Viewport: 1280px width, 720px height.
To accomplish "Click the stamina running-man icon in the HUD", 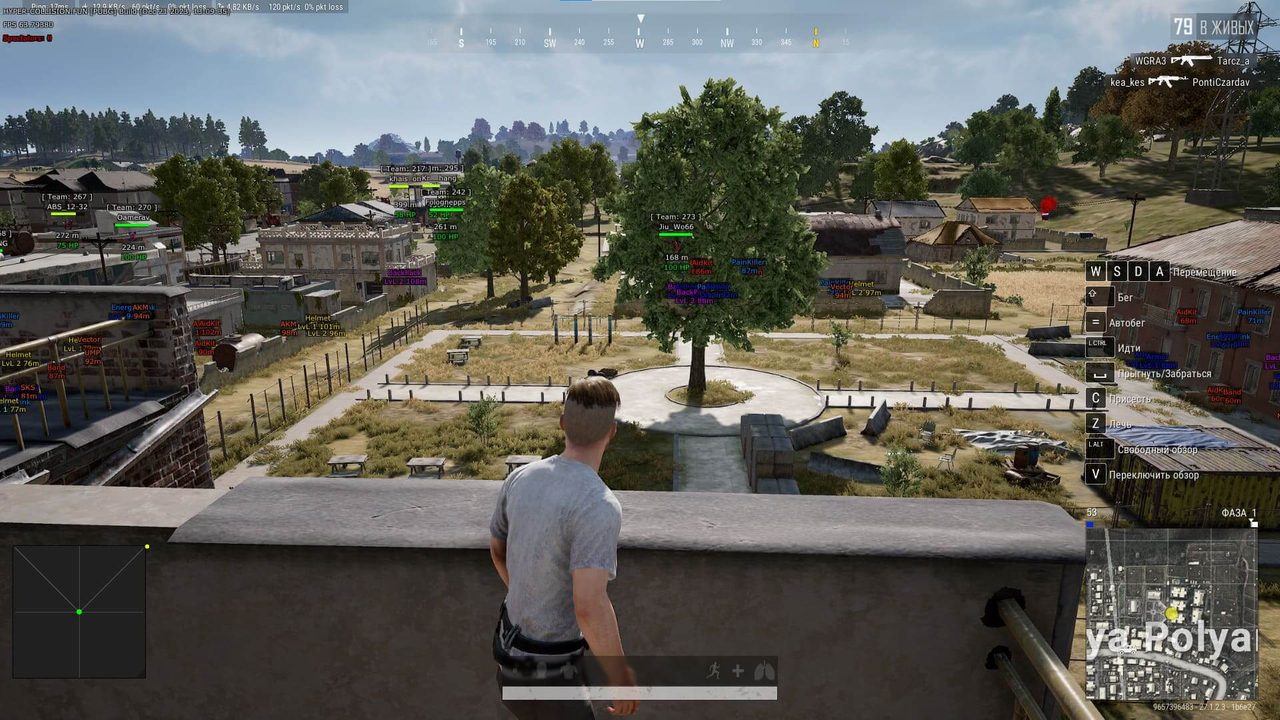I will (714, 671).
